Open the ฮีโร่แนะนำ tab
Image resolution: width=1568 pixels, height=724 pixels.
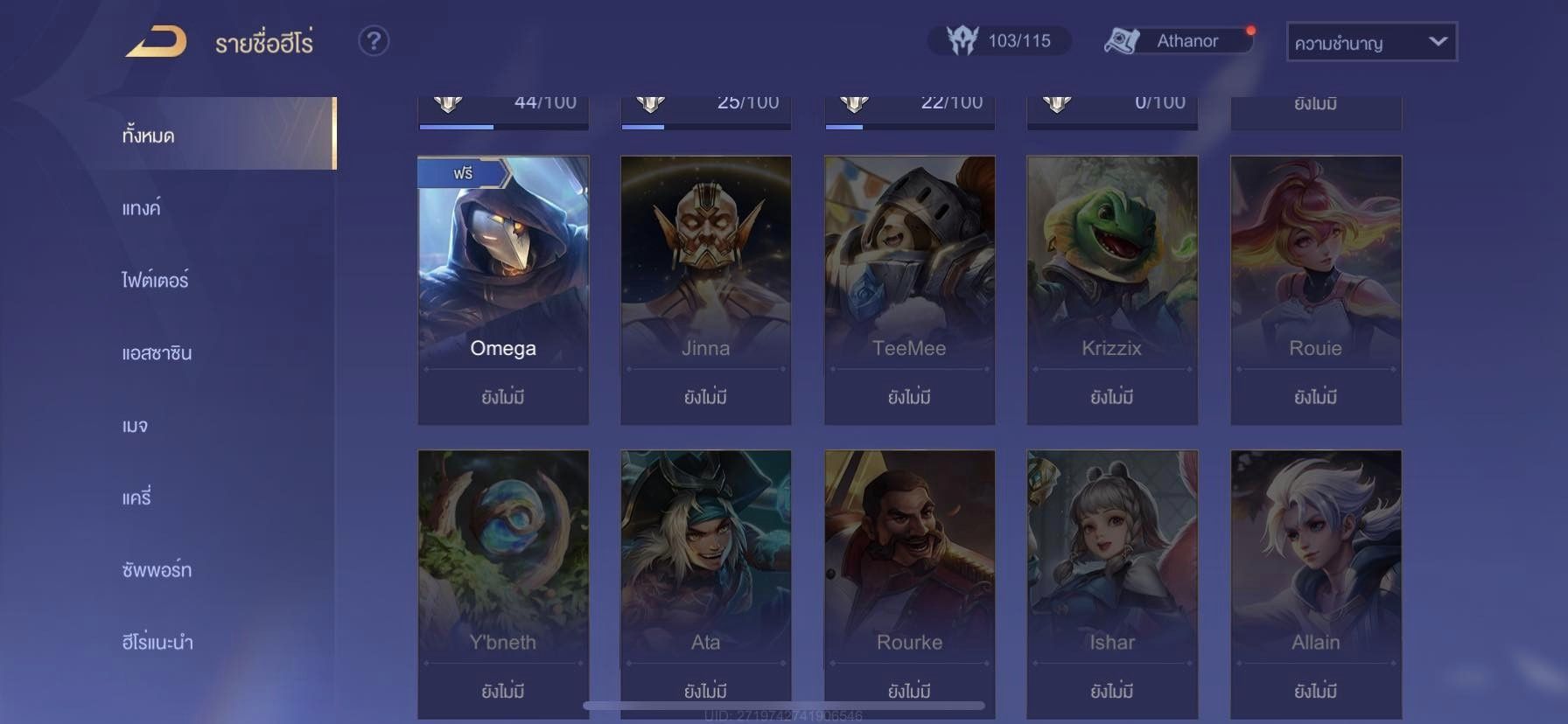tap(157, 643)
